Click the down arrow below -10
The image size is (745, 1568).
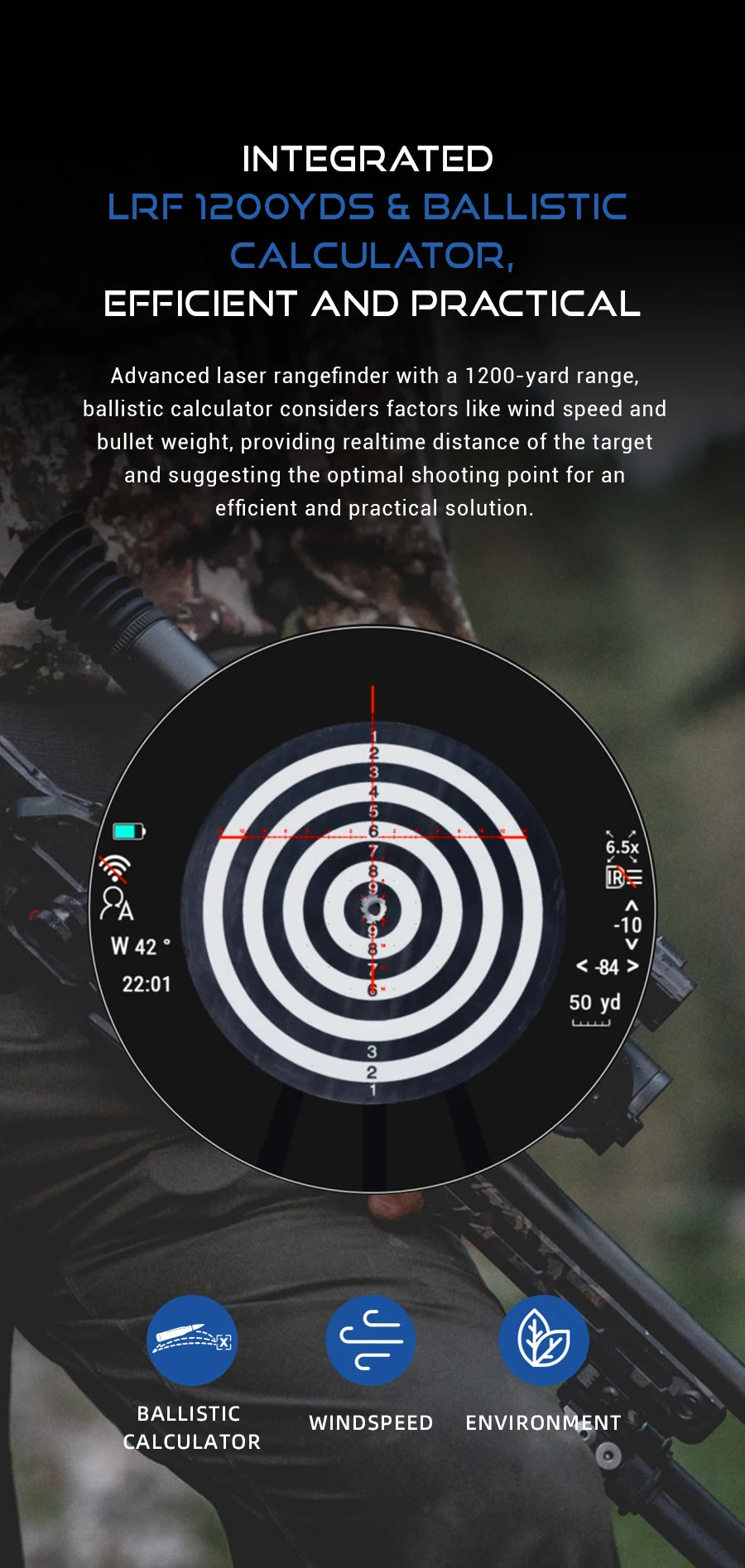point(632,944)
